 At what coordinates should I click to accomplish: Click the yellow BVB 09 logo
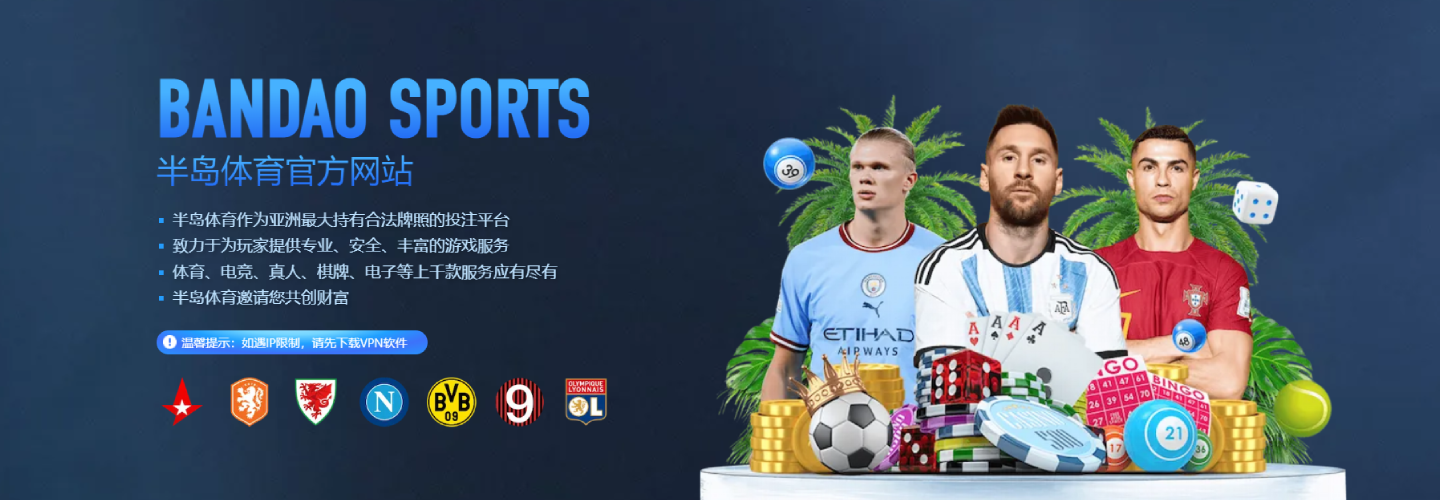point(451,402)
